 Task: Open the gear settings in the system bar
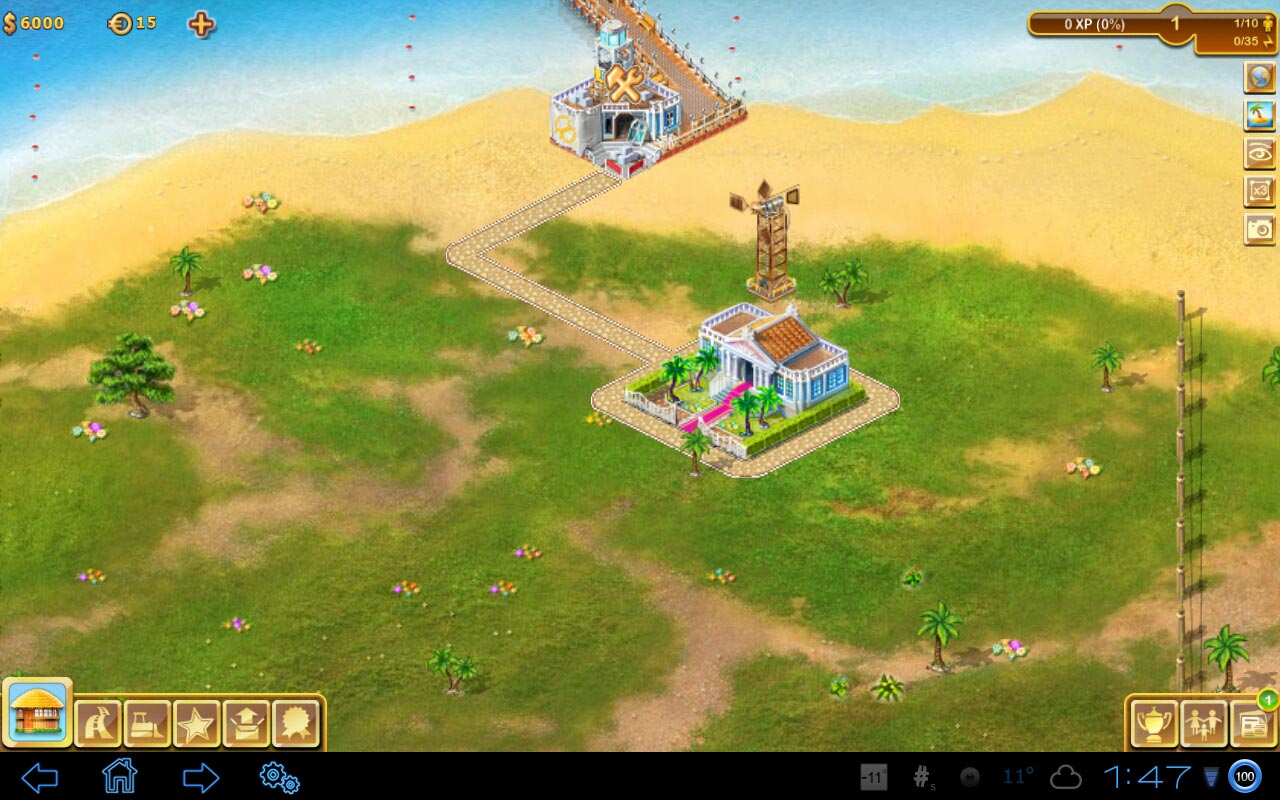[279, 777]
